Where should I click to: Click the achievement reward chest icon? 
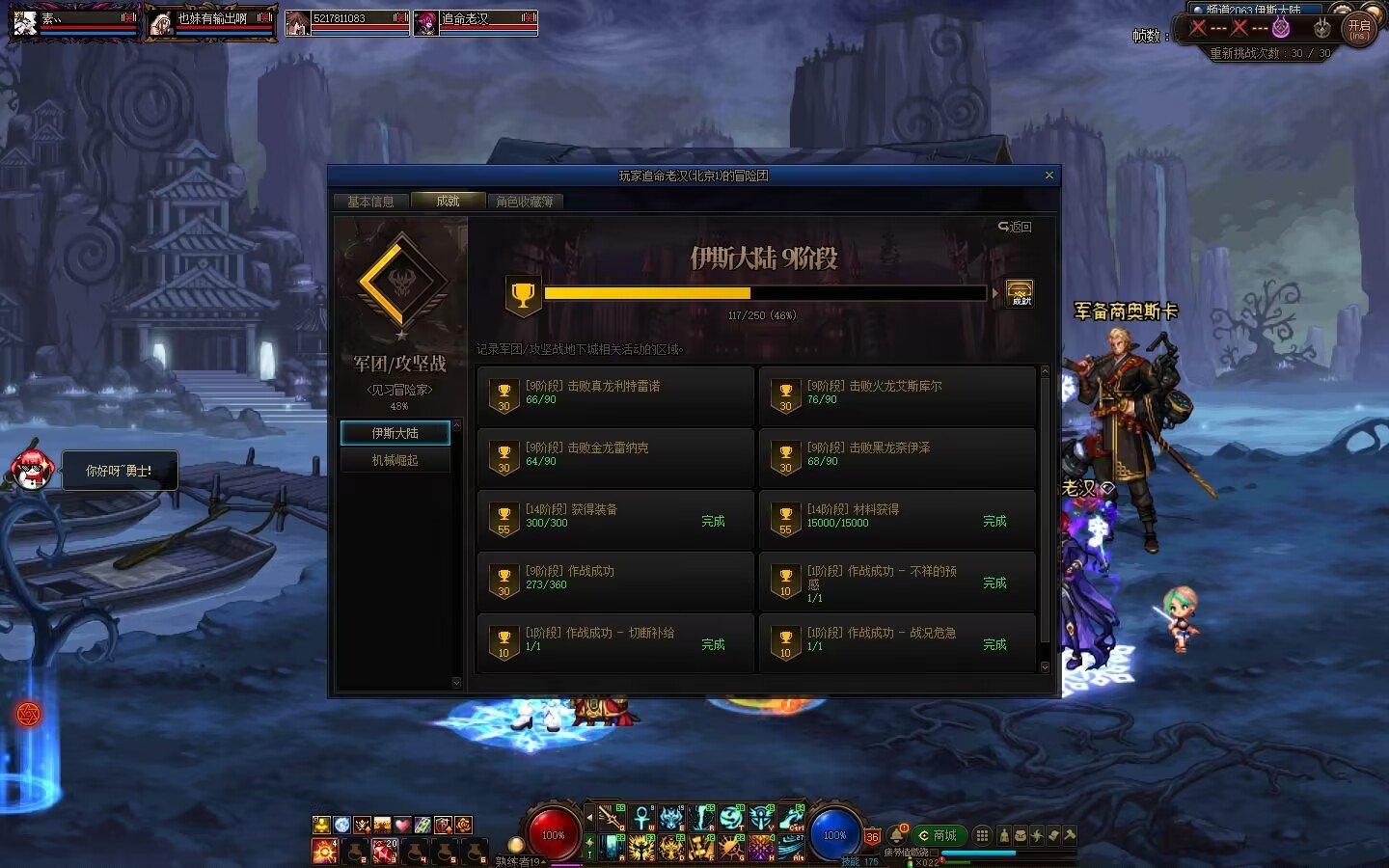[1020, 293]
